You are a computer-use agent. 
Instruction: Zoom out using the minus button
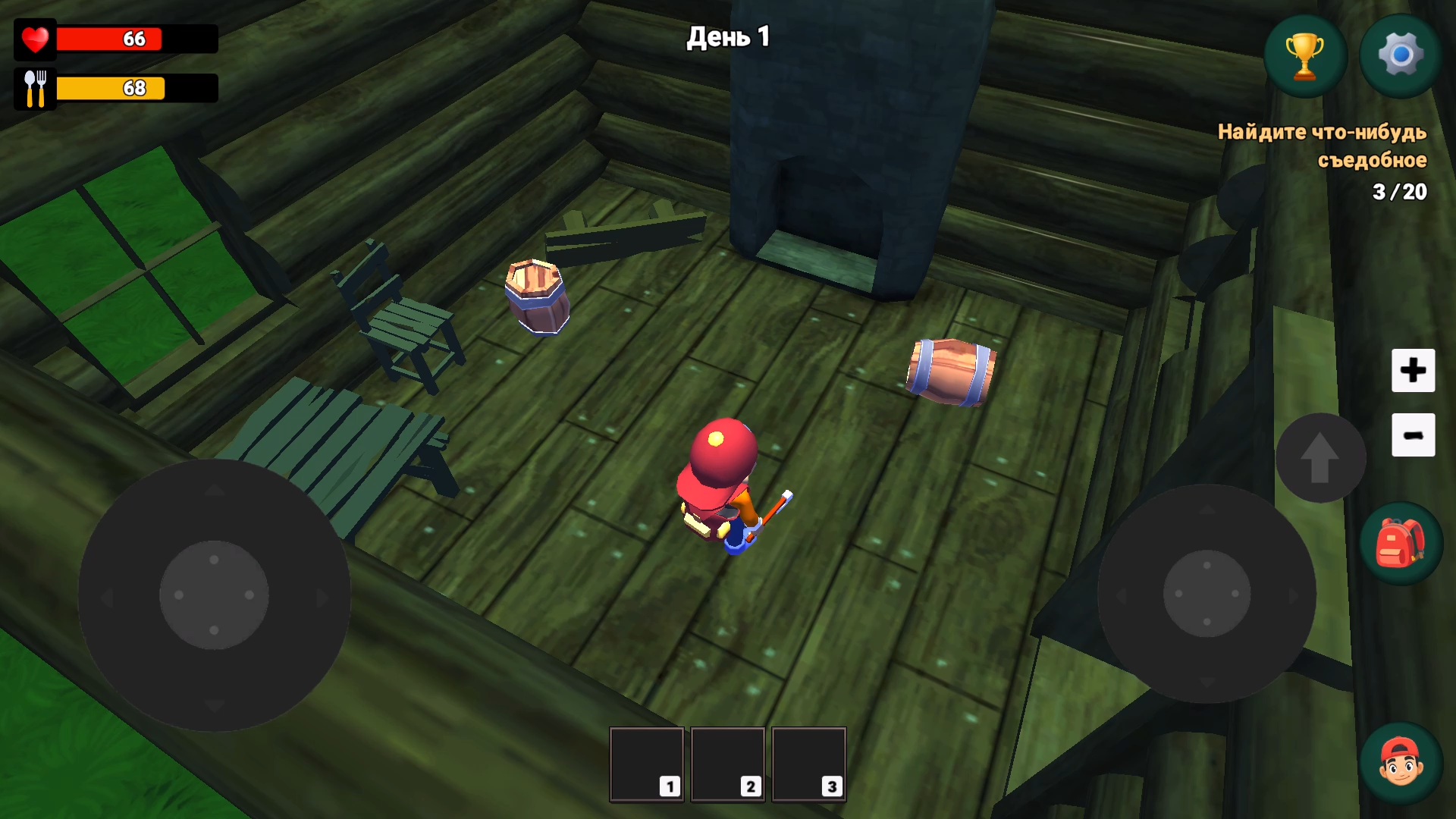[1414, 436]
